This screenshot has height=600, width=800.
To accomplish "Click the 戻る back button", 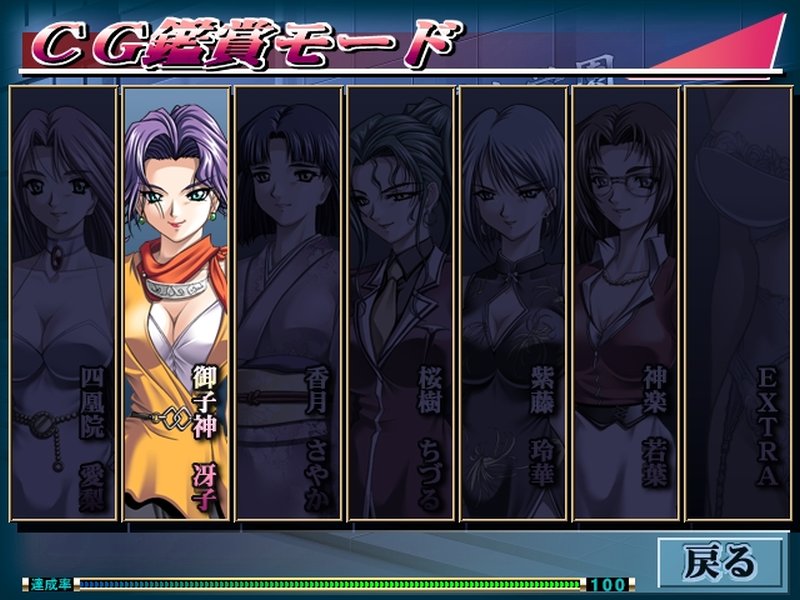I will [720, 561].
